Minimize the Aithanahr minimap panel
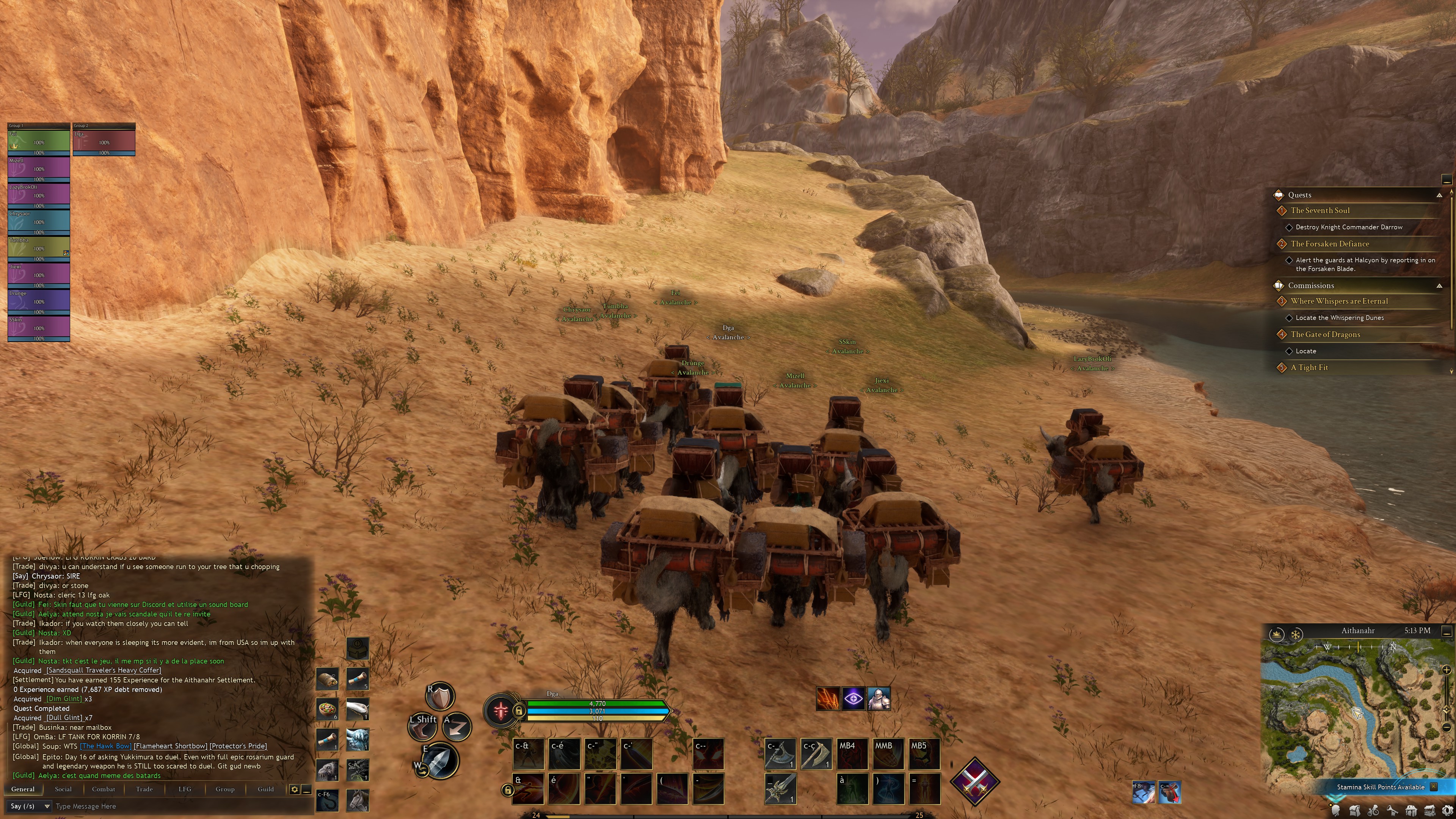Screen dimensions: 1456x819 click(1447, 631)
